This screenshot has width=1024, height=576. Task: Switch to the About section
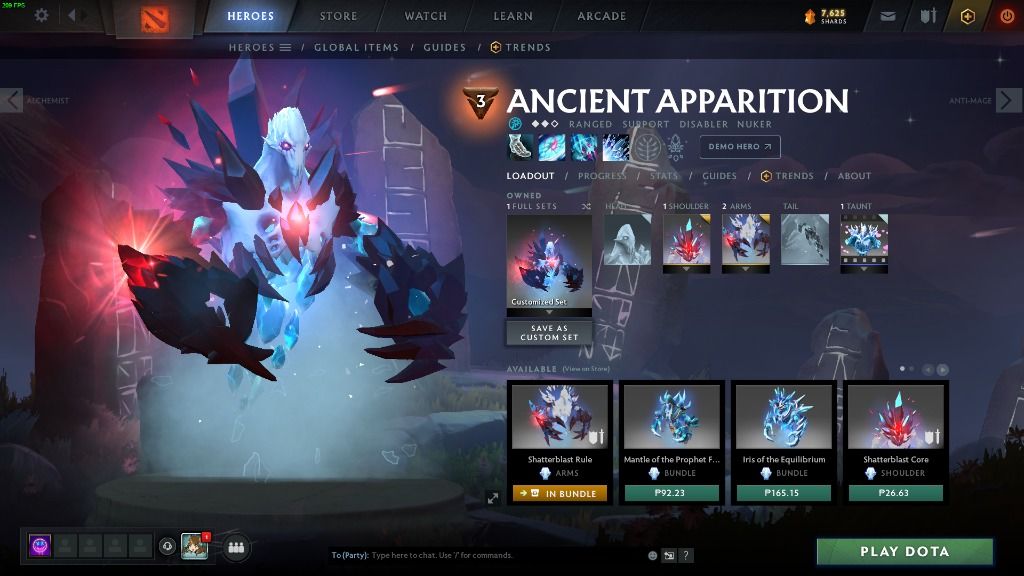(854, 176)
